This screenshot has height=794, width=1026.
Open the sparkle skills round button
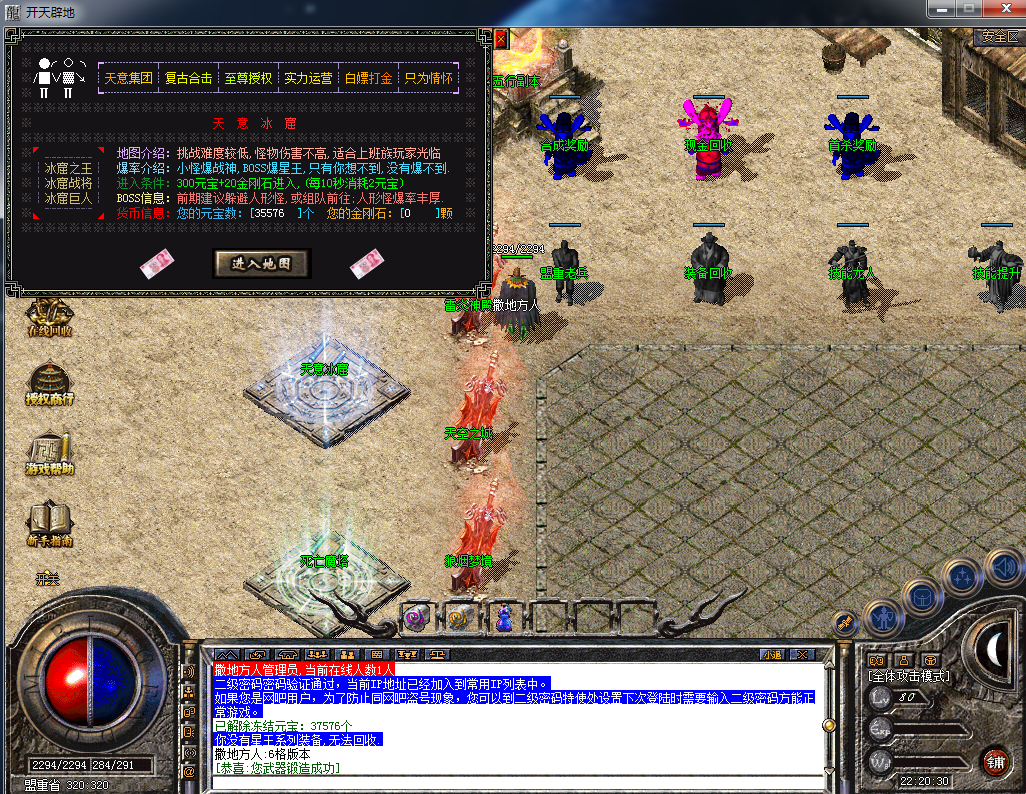963,577
